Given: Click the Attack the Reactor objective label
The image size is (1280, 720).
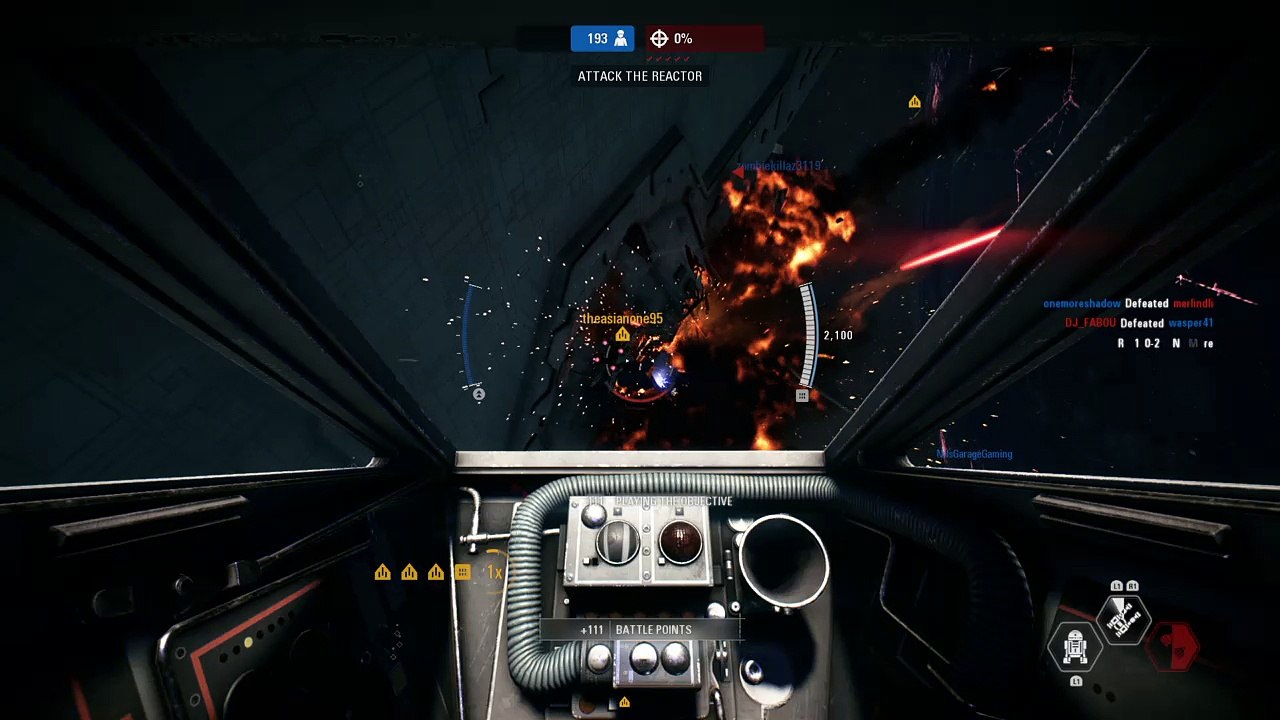Looking at the screenshot, I should tap(640, 76).
